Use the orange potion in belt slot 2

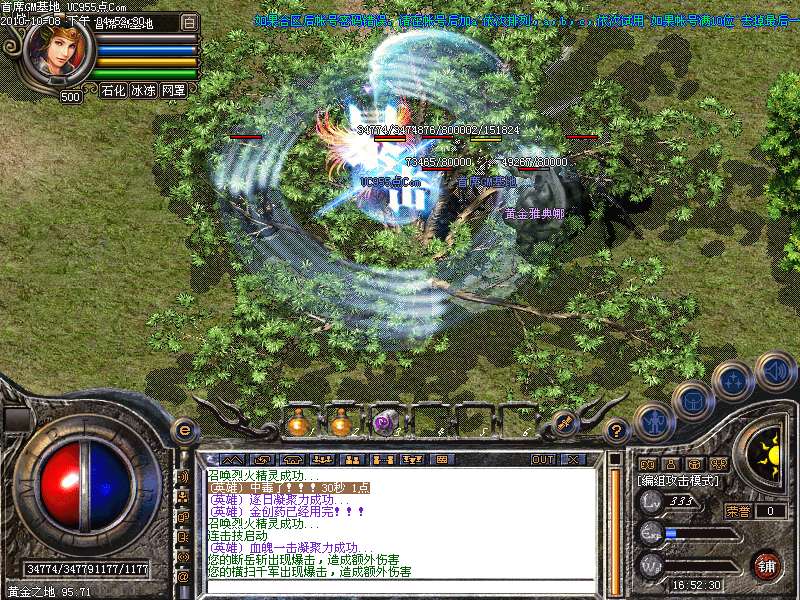point(341,424)
